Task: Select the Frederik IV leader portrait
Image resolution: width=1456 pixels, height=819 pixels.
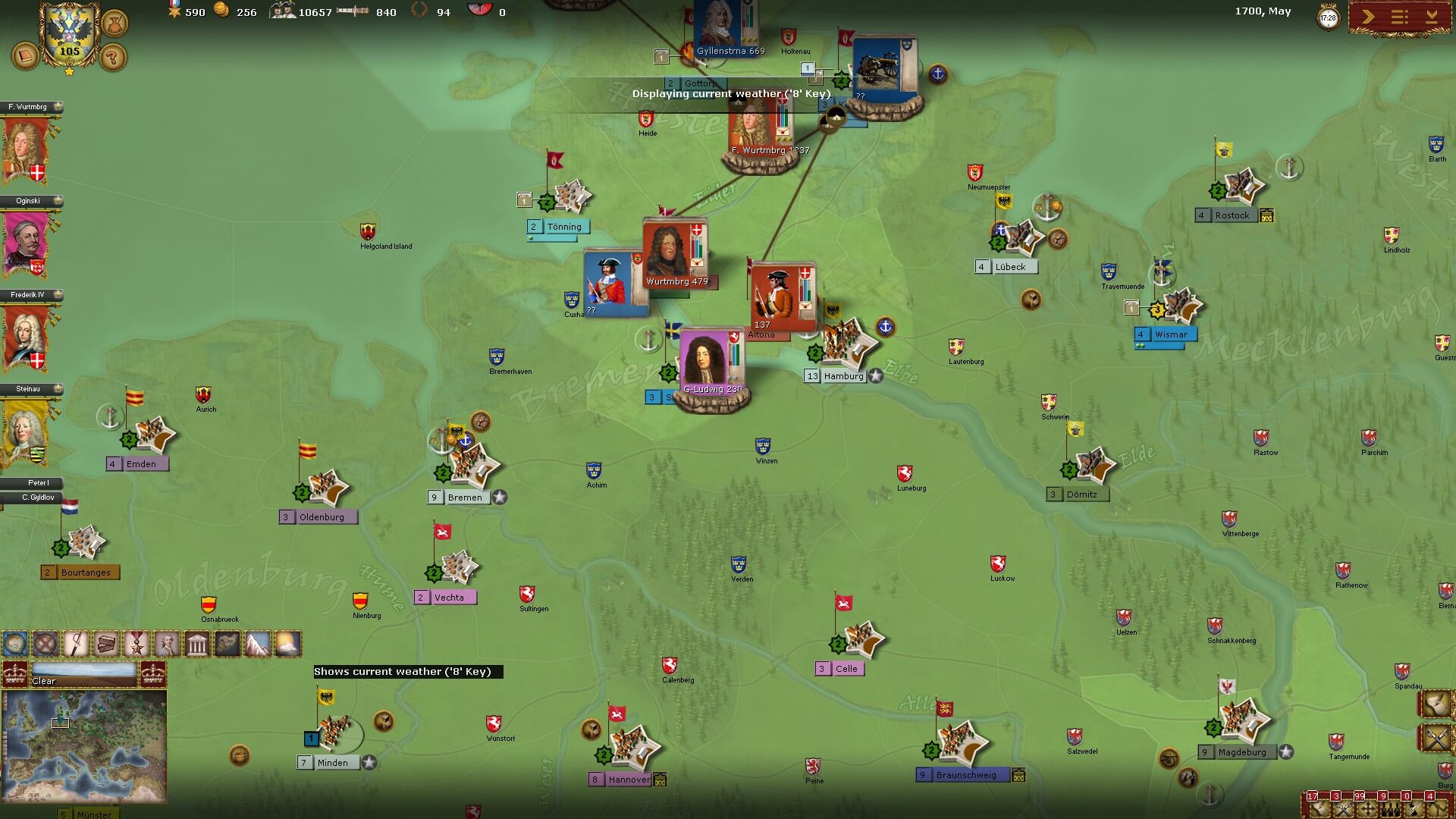Action: [25, 337]
